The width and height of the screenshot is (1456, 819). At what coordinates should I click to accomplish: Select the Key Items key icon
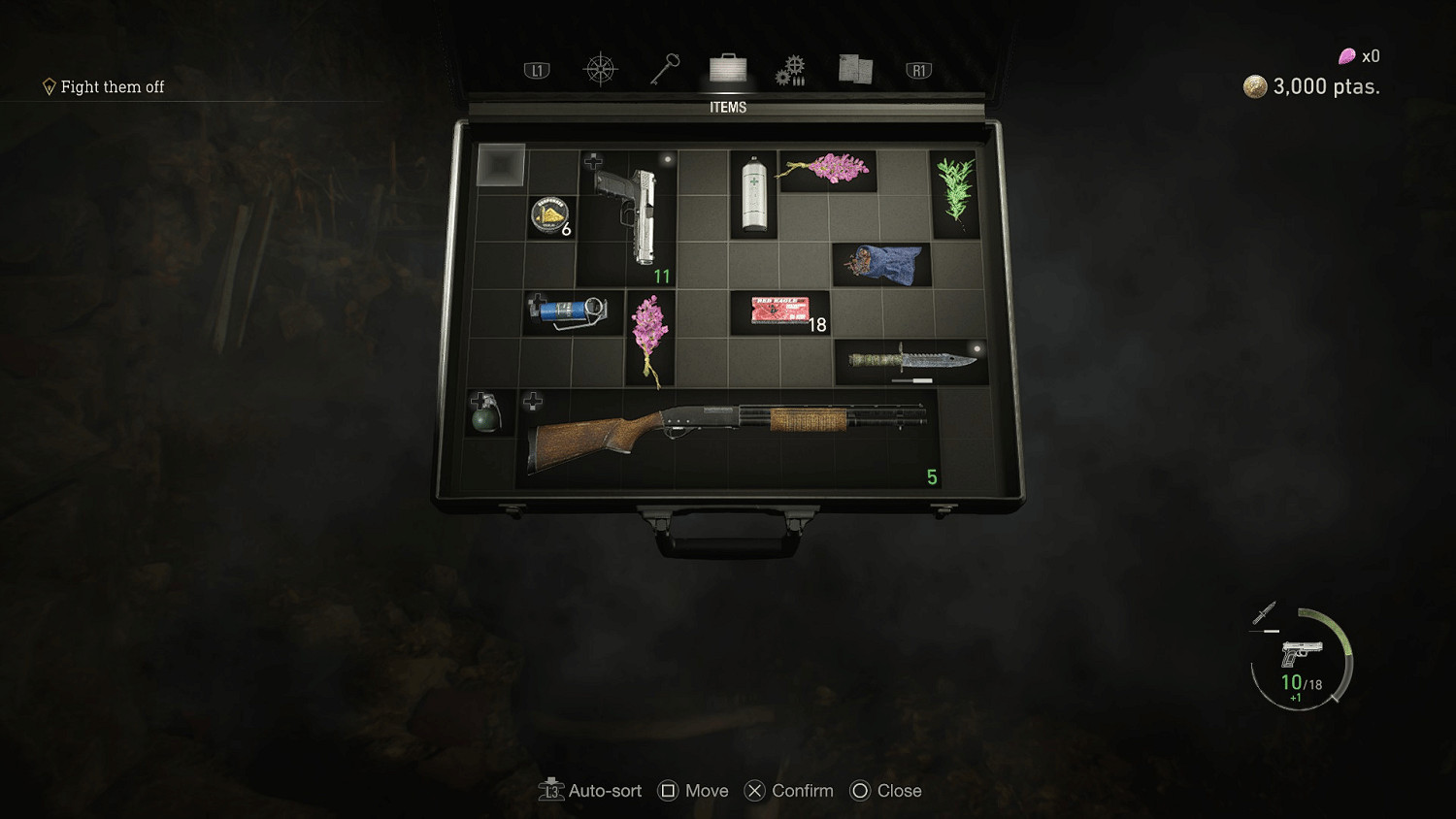click(x=664, y=68)
